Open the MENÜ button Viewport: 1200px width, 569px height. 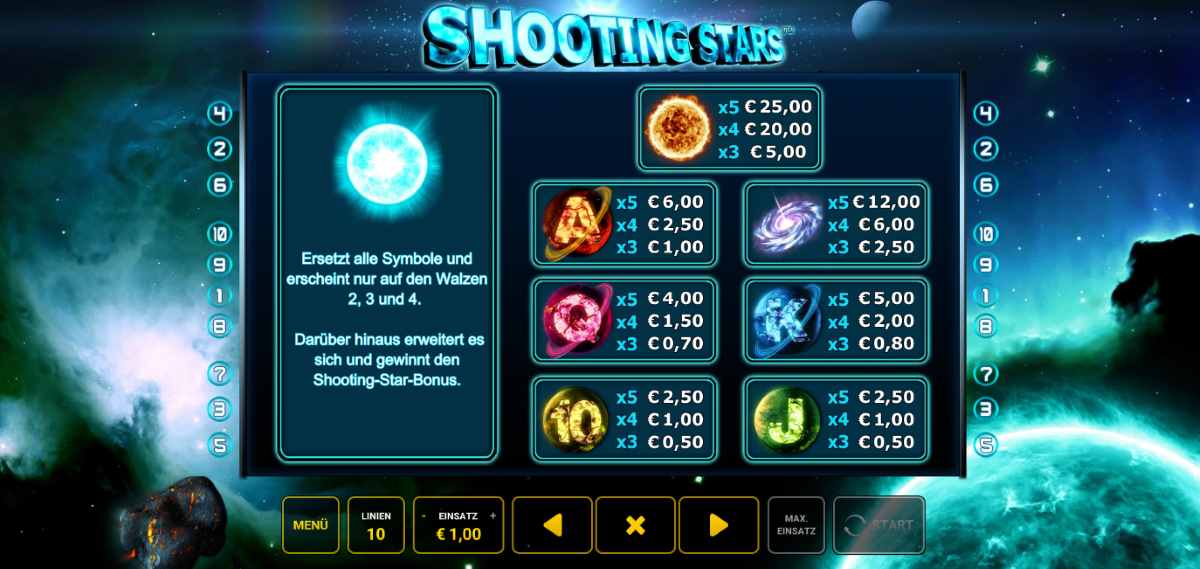point(310,525)
